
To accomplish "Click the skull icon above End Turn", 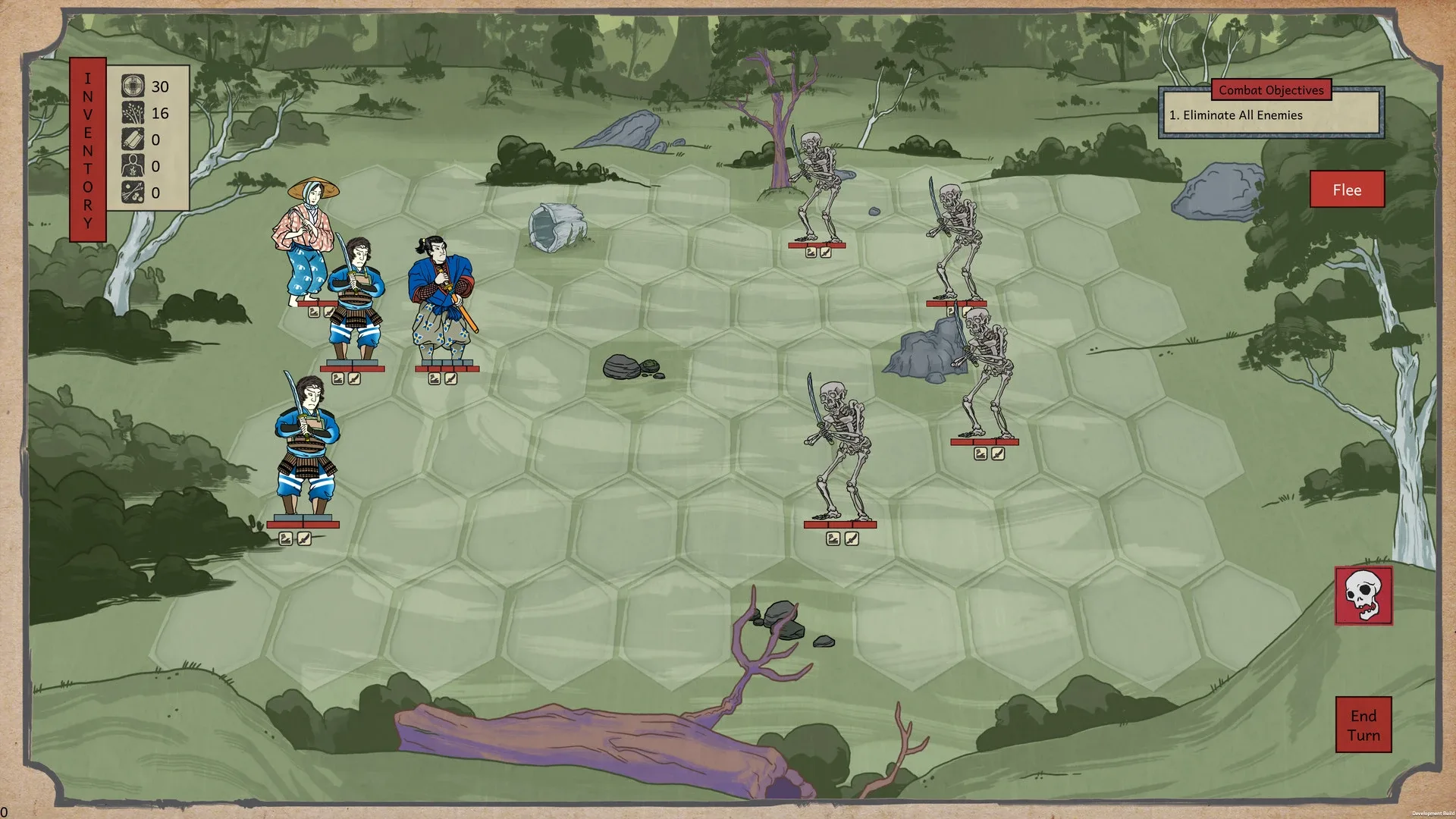I will click(x=1363, y=595).
